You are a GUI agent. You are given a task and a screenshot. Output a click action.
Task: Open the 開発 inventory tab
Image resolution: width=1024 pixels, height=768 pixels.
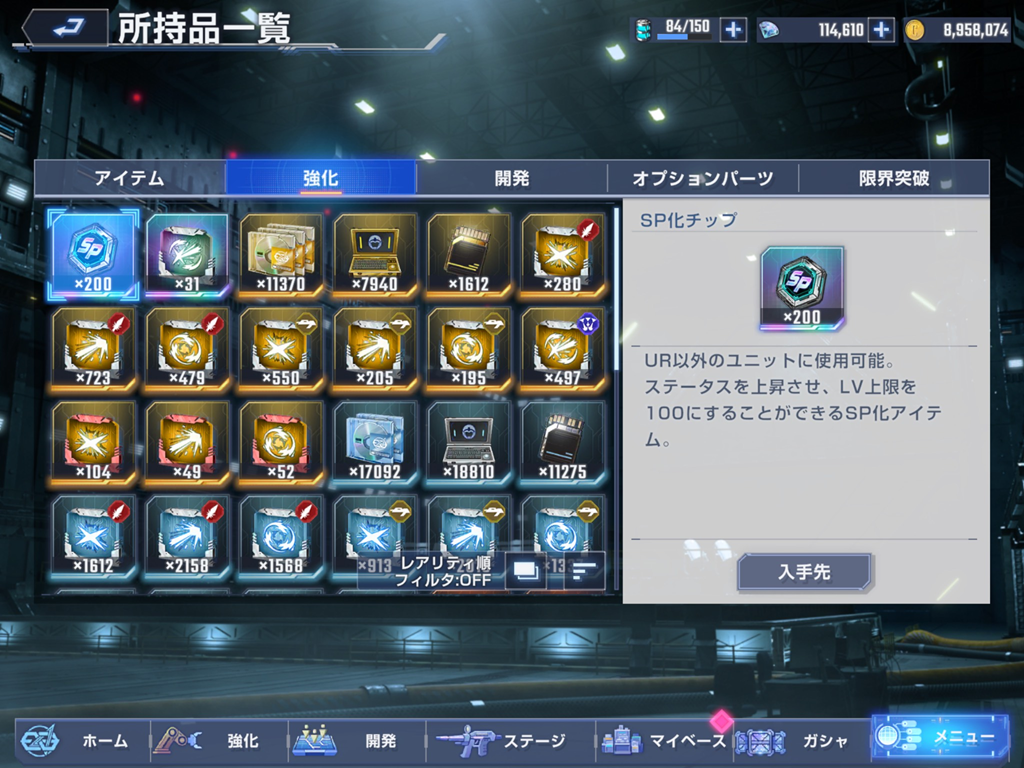[511, 179]
